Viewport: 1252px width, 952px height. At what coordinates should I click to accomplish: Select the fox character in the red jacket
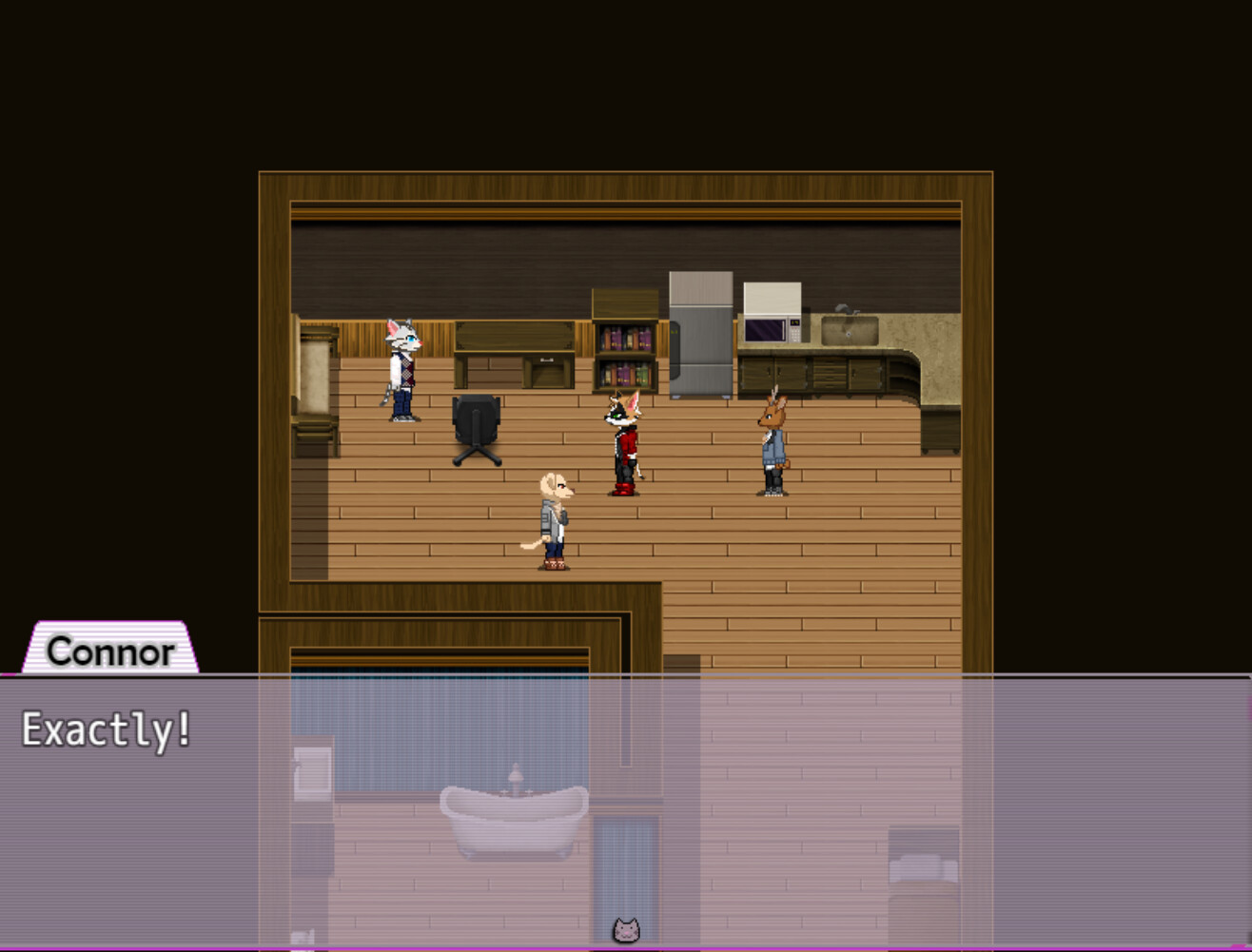[x=625, y=442]
